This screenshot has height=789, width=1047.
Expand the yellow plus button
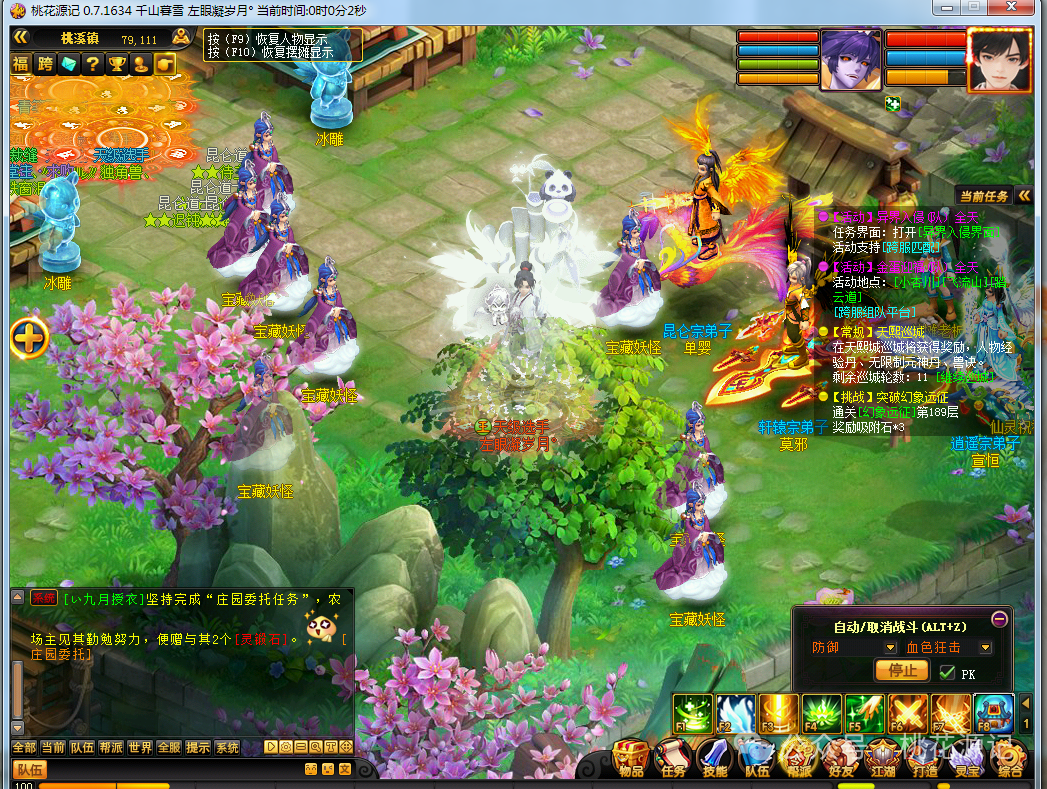29,338
